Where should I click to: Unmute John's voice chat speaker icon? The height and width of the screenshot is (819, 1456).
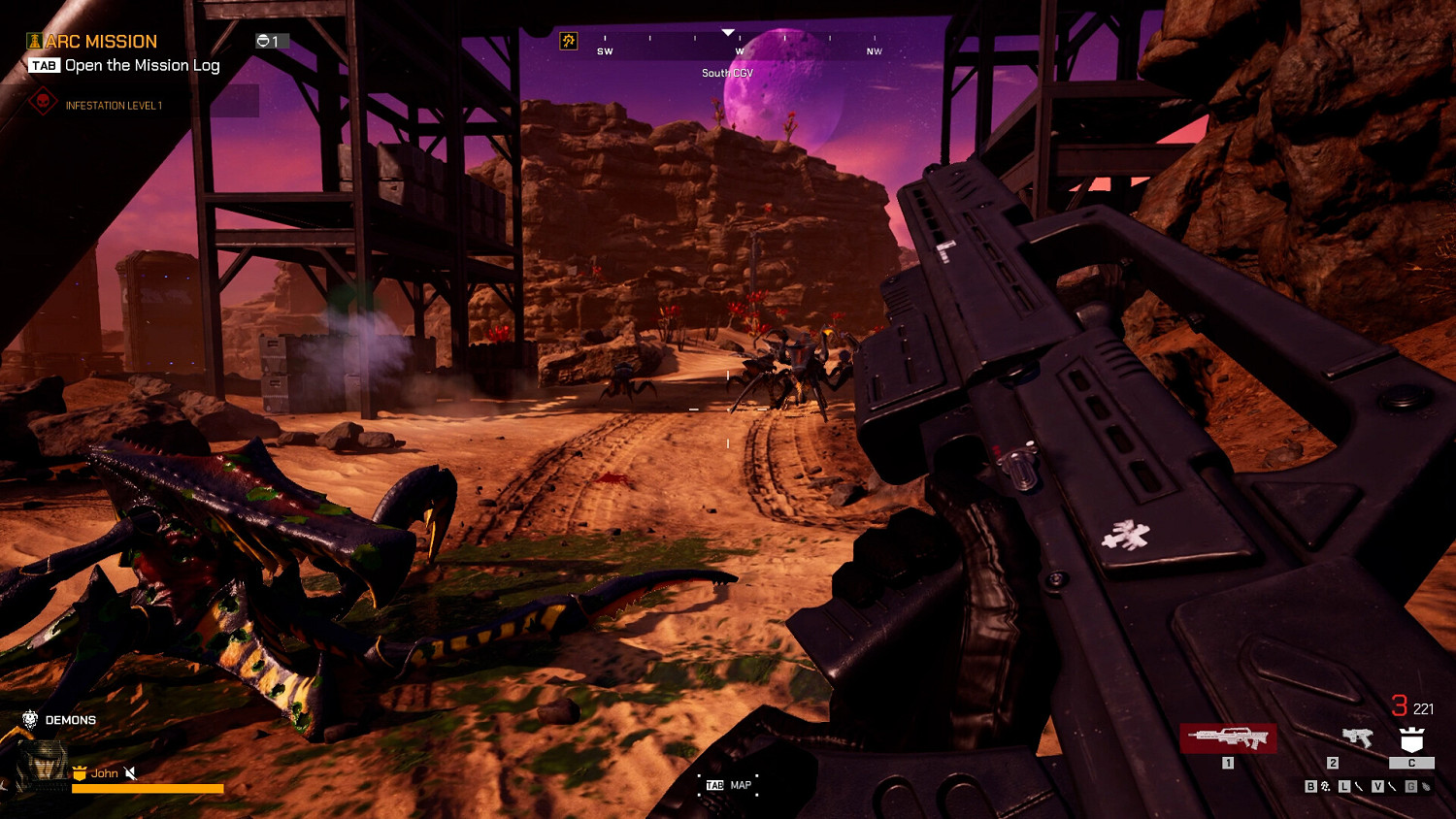coord(130,773)
